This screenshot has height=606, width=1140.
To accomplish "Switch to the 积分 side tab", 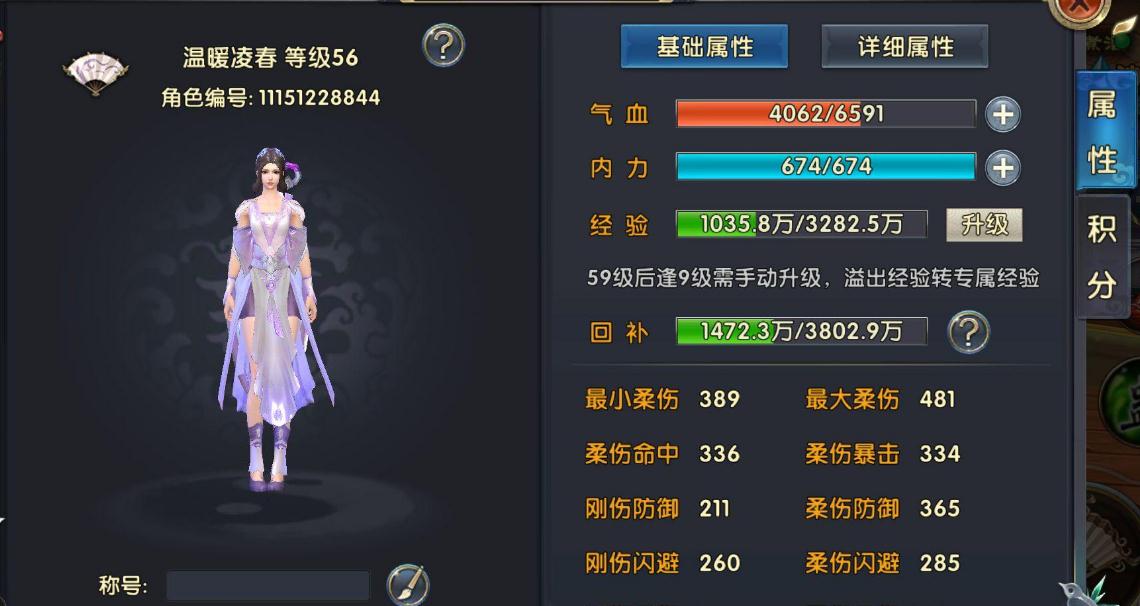I will point(1101,256).
